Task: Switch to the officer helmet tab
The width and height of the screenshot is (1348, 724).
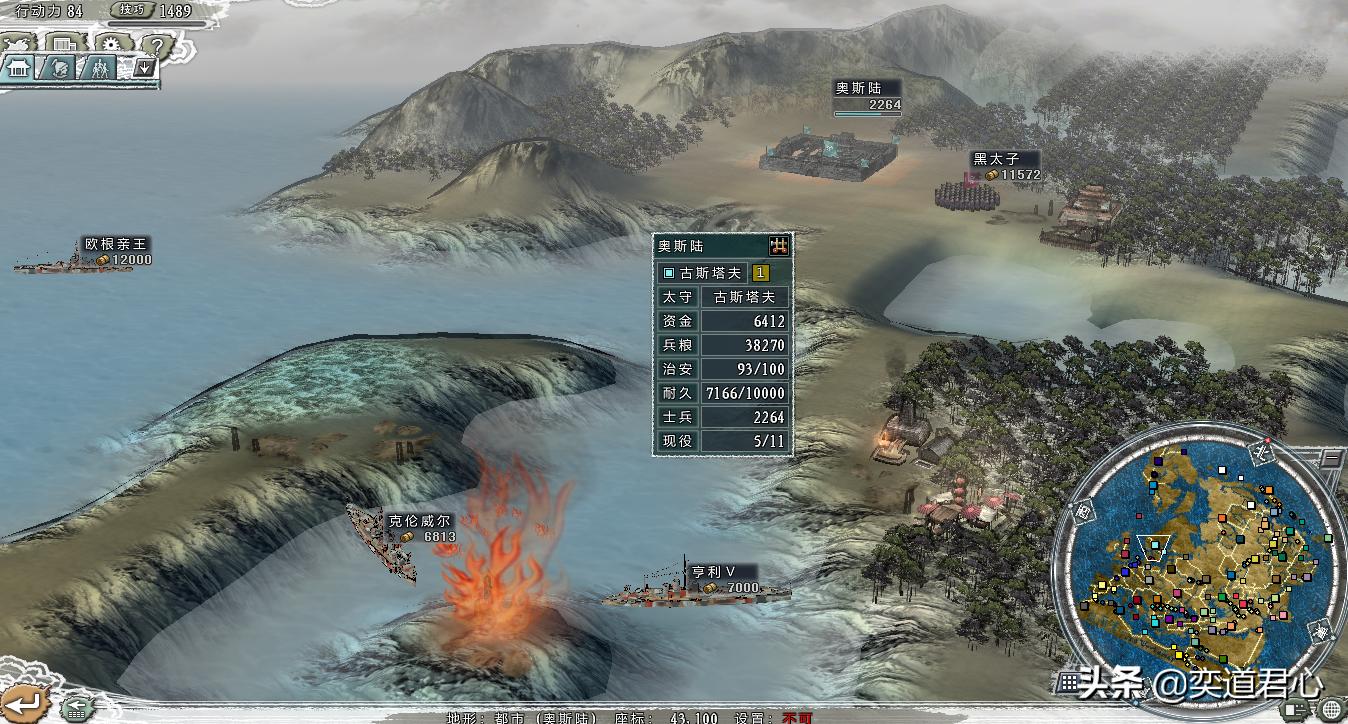Action: click(x=59, y=68)
